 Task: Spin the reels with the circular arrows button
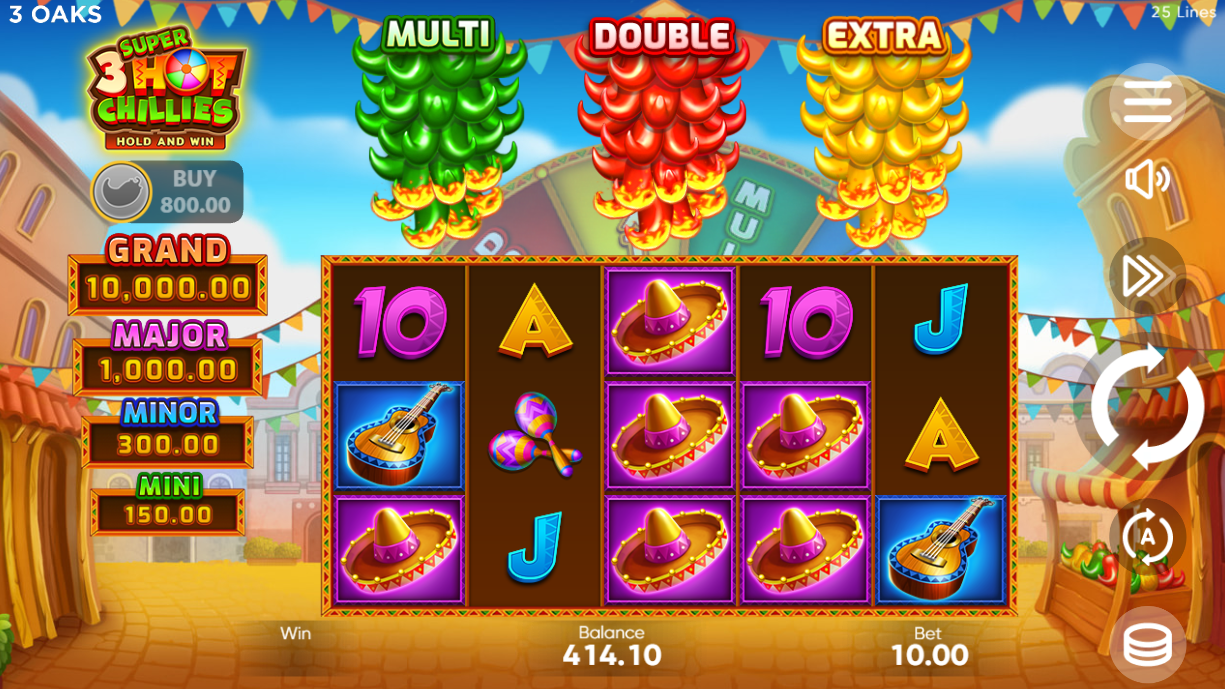pos(1147,407)
